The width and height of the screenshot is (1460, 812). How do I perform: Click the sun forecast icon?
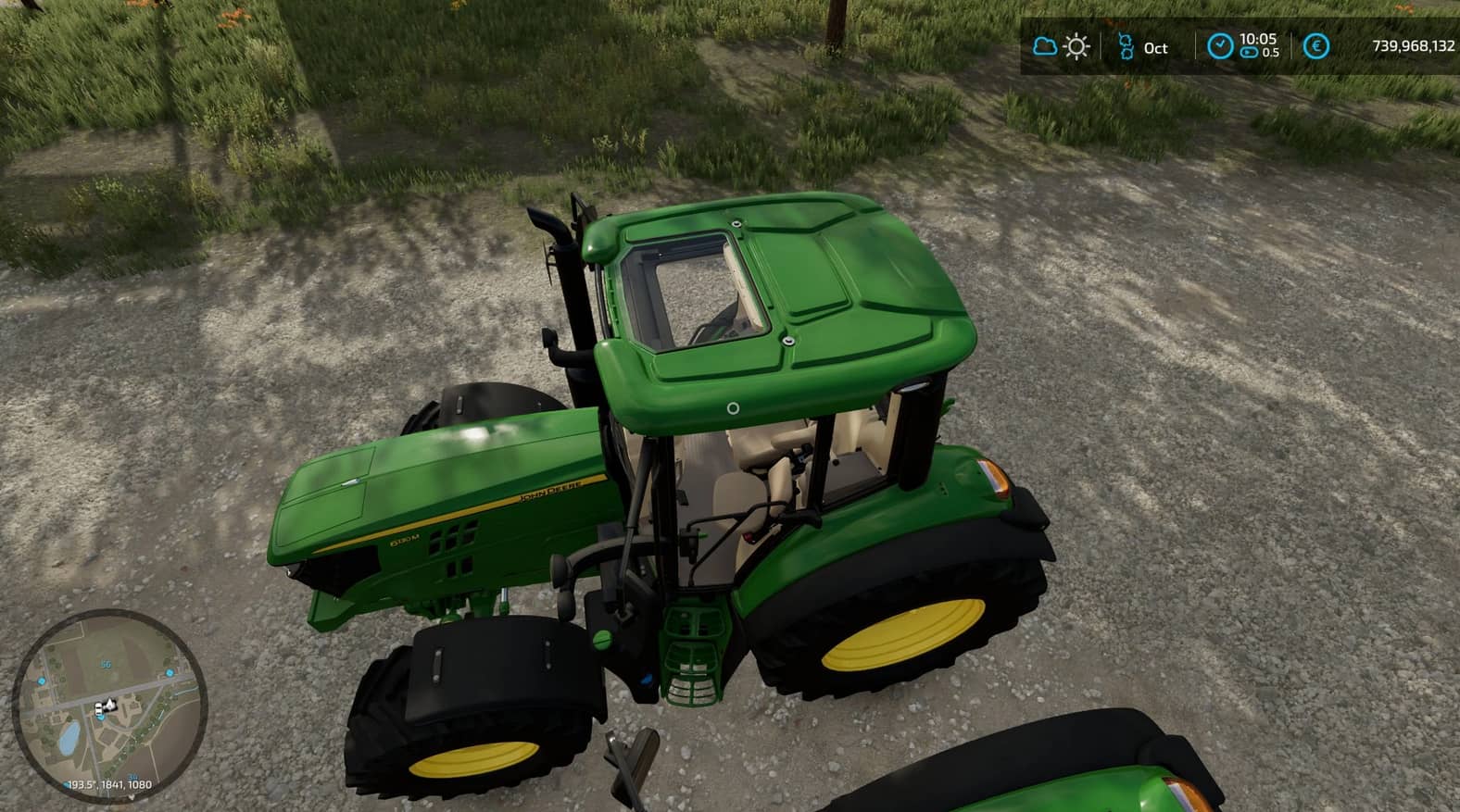(1076, 46)
